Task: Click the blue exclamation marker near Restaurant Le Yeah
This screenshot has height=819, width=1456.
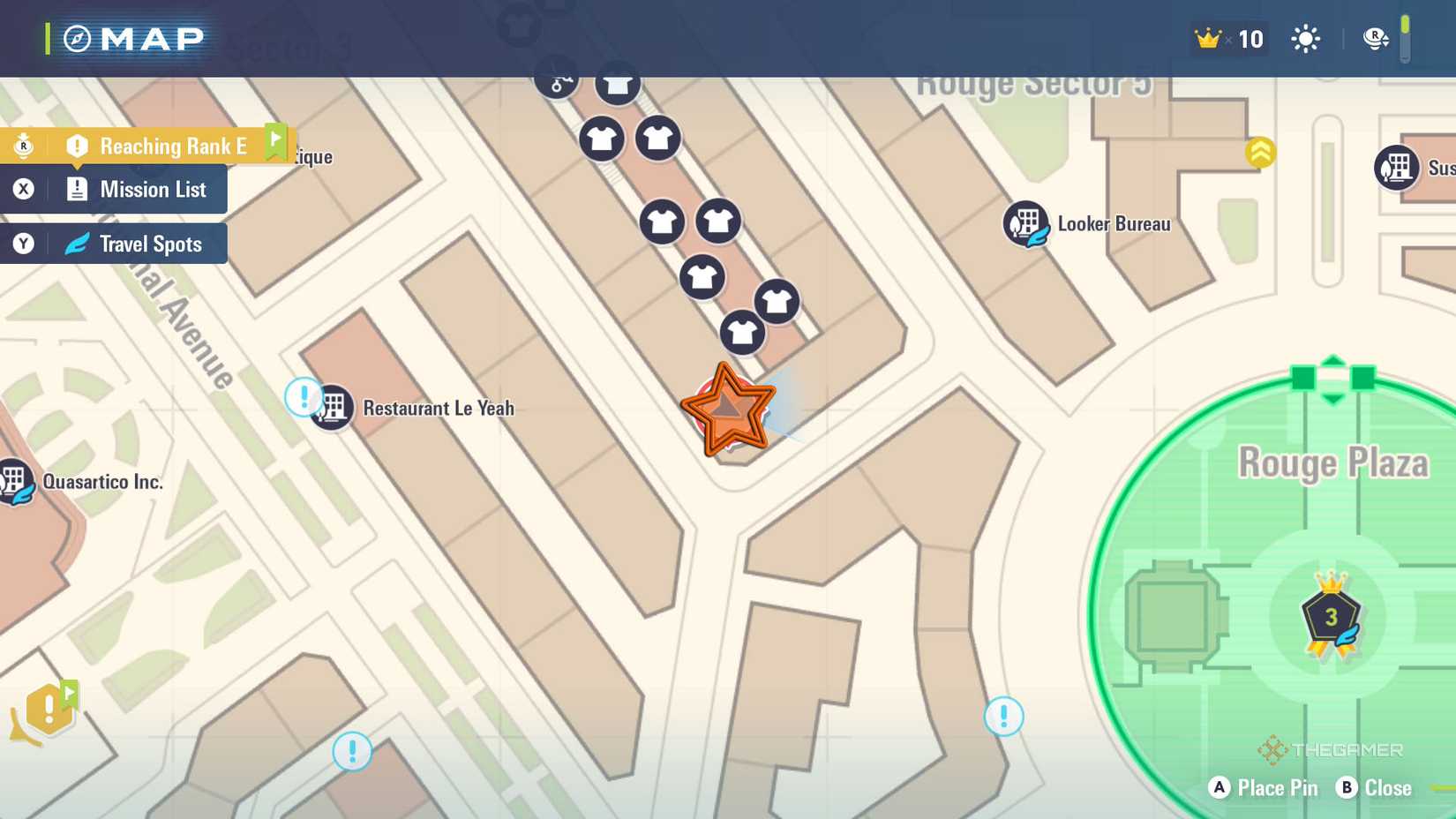Action: (x=303, y=398)
